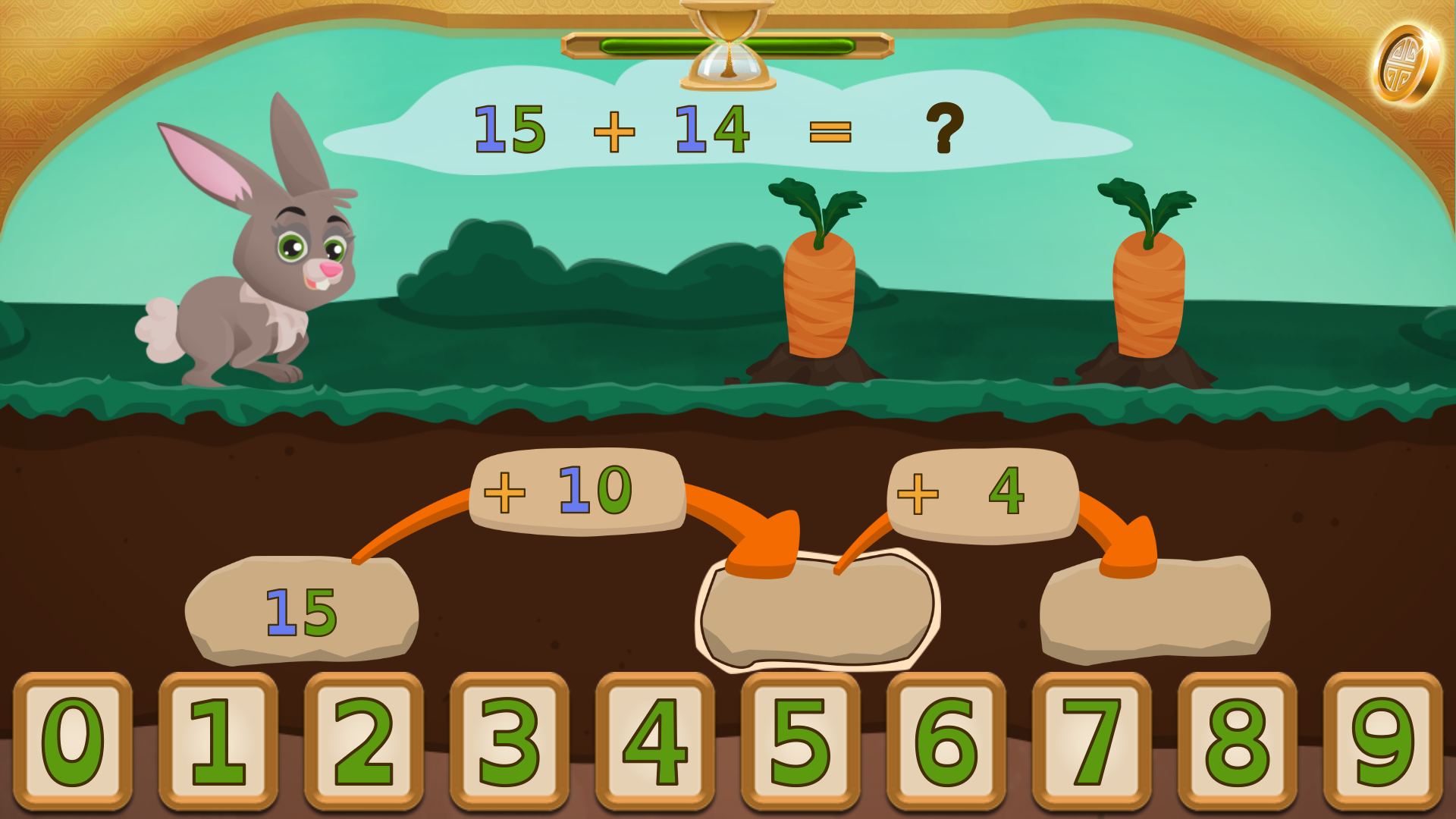Select the number 9 tile
This screenshot has height=819, width=1456.
point(1383,741)
